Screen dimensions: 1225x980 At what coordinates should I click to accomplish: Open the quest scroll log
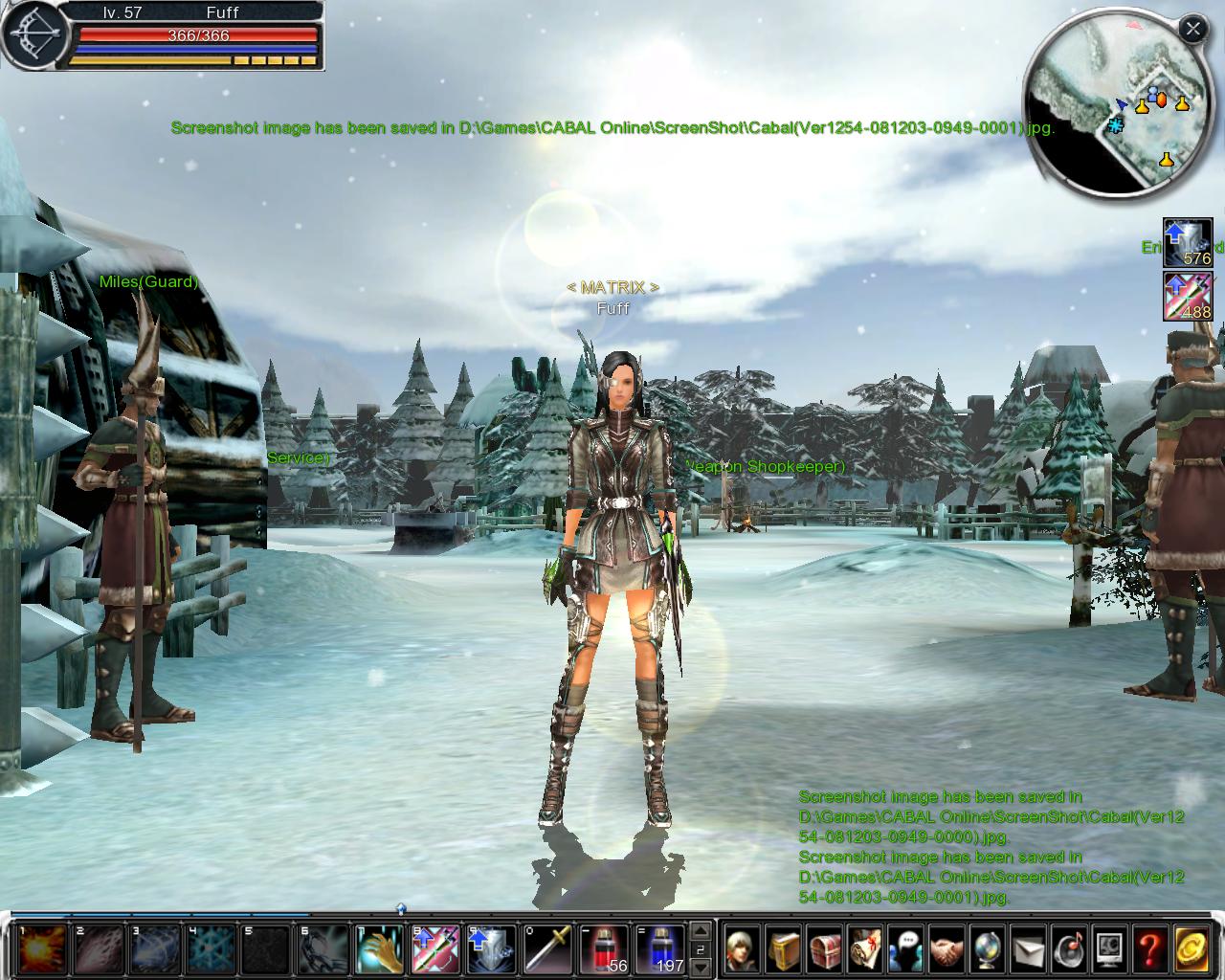pyautogui.click(x=866, y=949)
